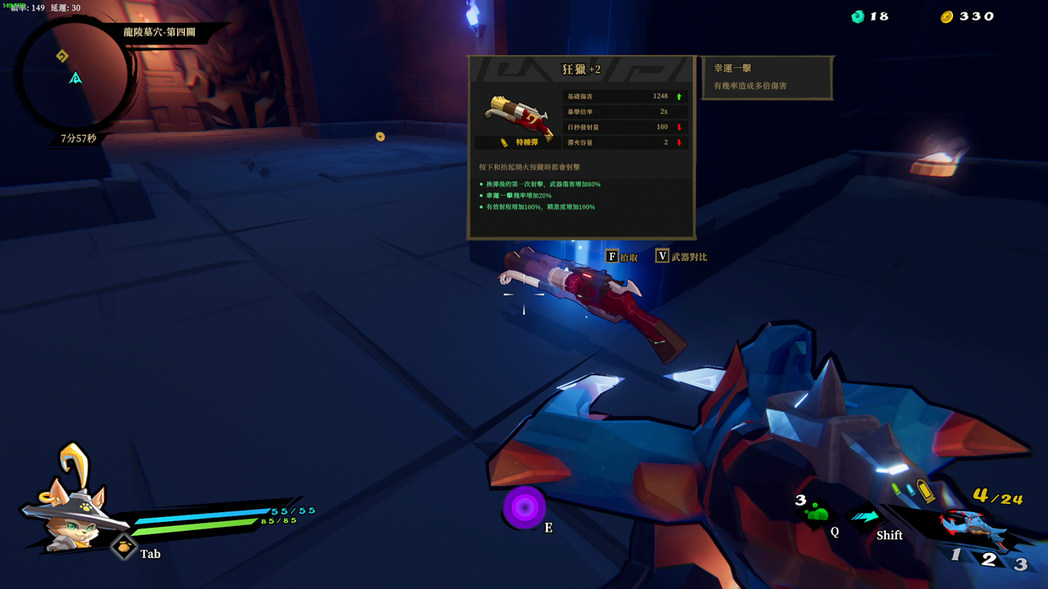1048x589 pixels.
Task: Select the equipped blue weapon icon
Action: point(965,523)
